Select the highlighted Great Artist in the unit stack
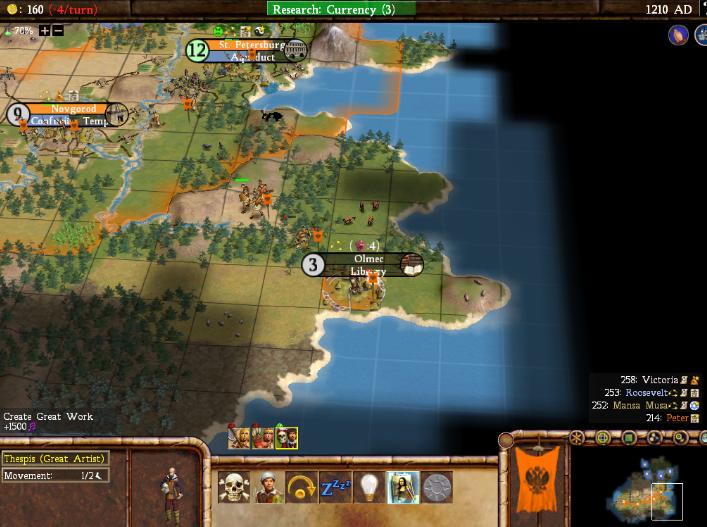707x527 pixels. click(287, 437)
